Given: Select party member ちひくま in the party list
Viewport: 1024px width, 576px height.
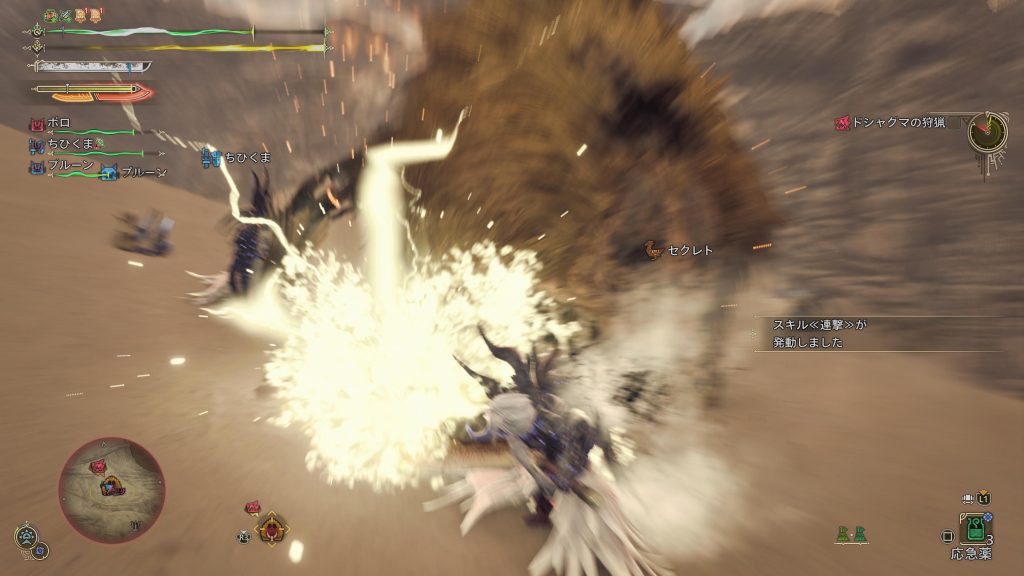Looking at the screenshot, I should tap(69, 144).
